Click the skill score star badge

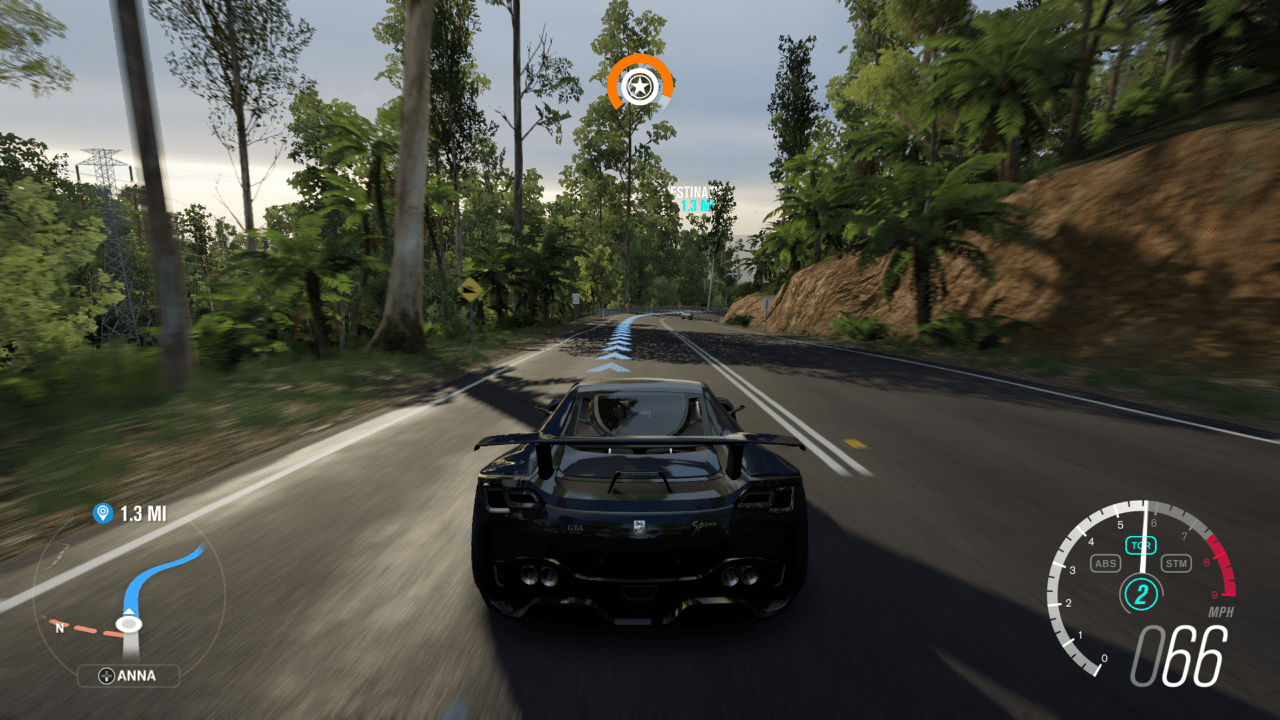640,87
